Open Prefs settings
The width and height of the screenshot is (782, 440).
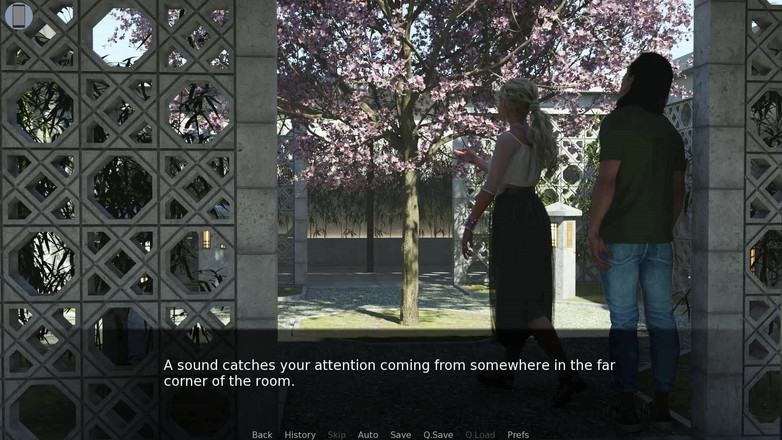[518, 435]
